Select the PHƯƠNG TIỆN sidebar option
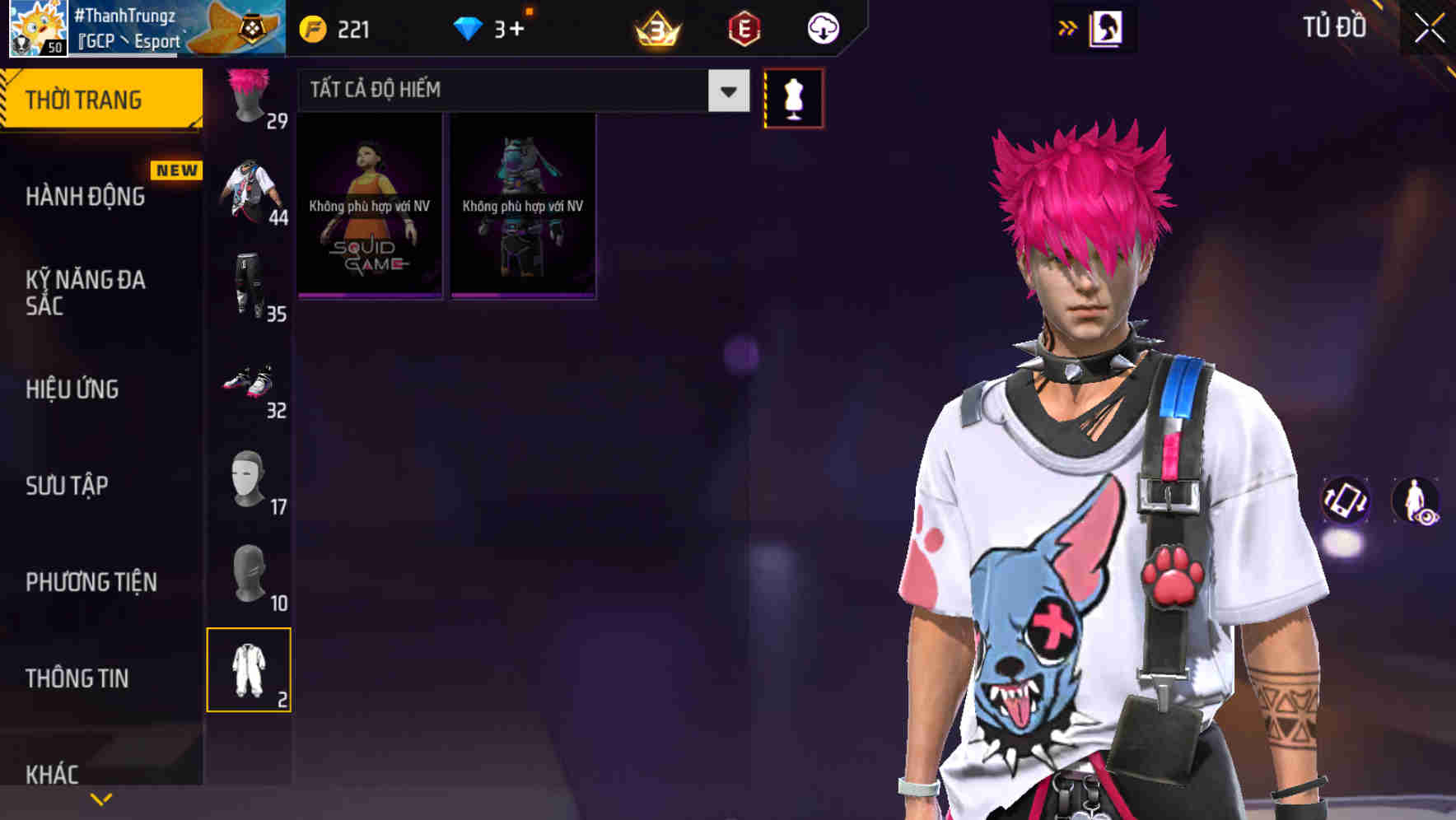This screenshot has width=1456, height=820. [88, 581]
